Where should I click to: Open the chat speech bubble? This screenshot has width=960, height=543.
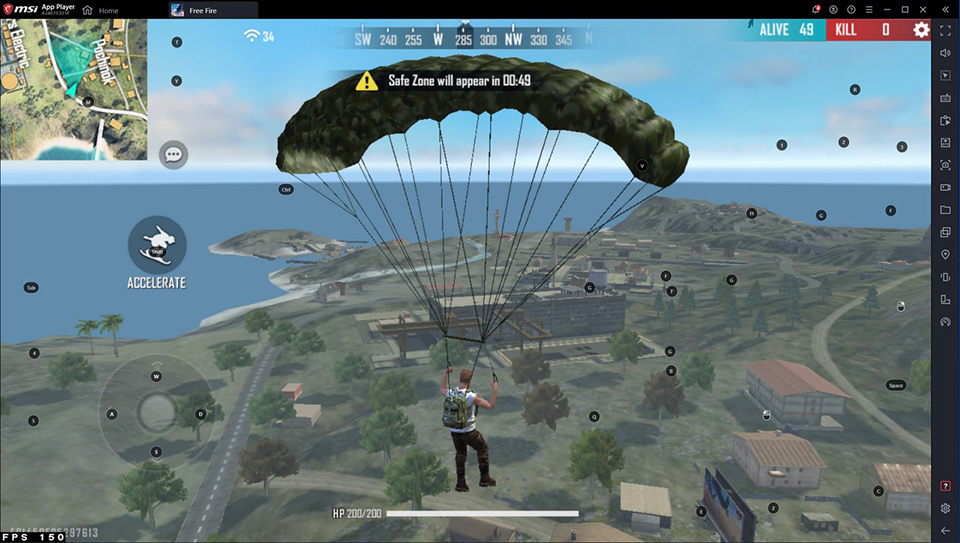point(174,154)
